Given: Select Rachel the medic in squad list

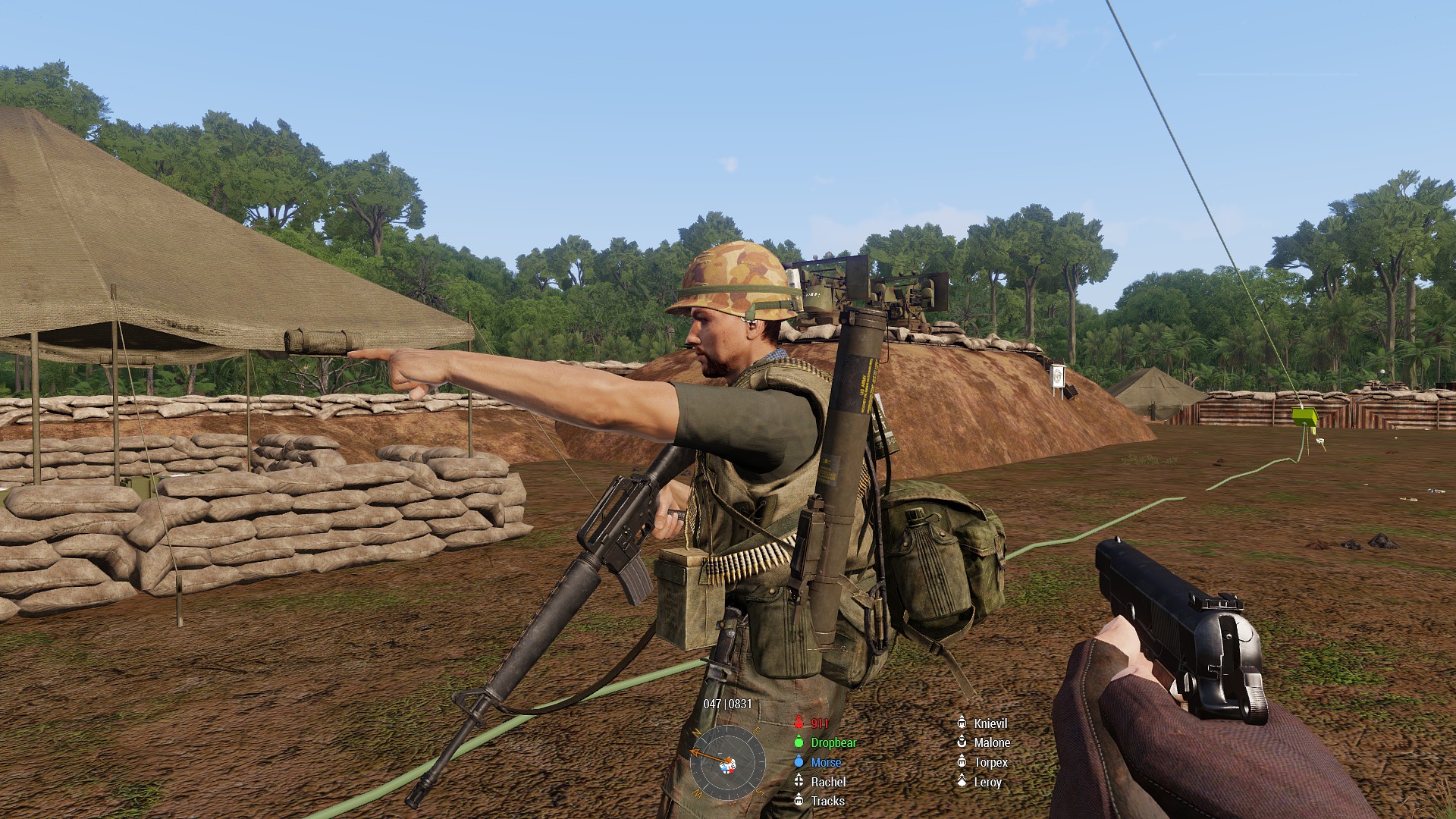Looking at the screenshot, I should point(827,782).
